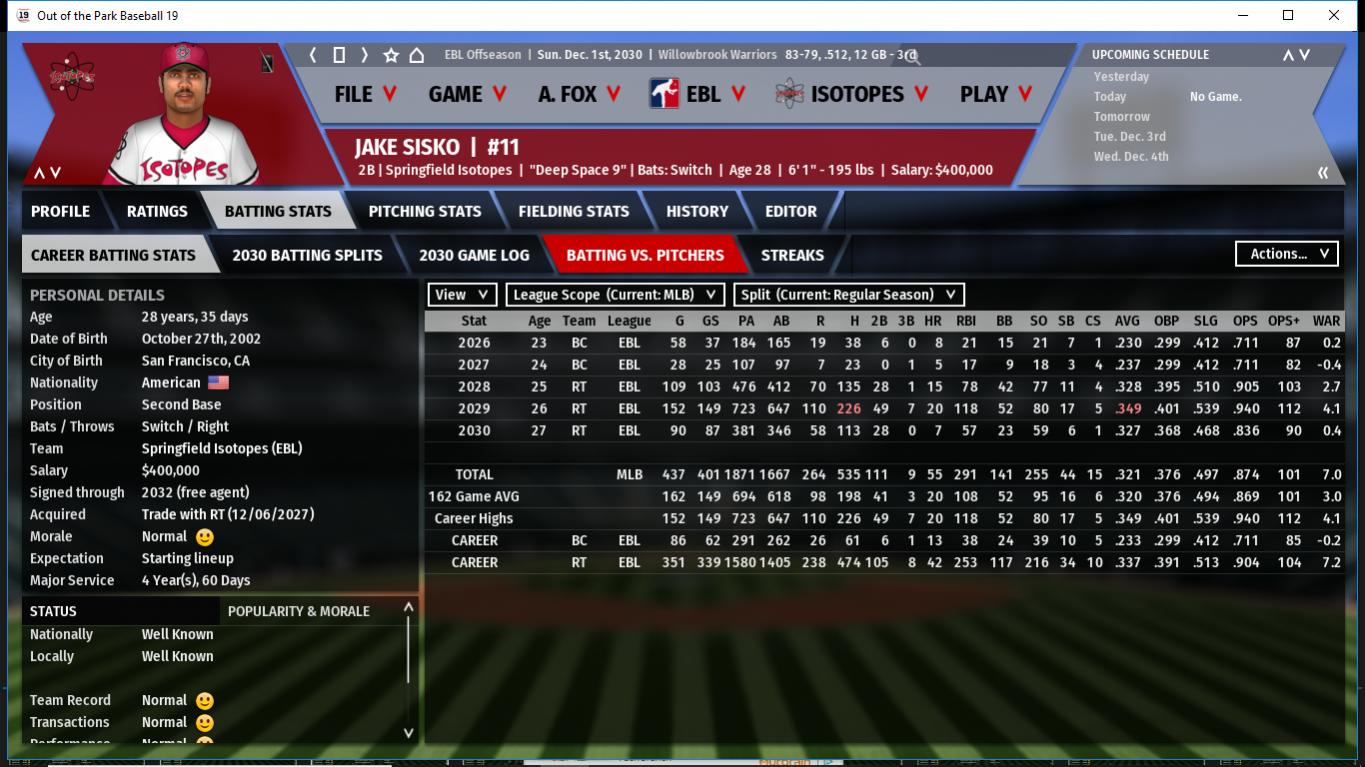Image resolution: width=1365 pixels, height=767 pixels.
Task: Open the A. FOX manager menu
Action: pos(579,94)
